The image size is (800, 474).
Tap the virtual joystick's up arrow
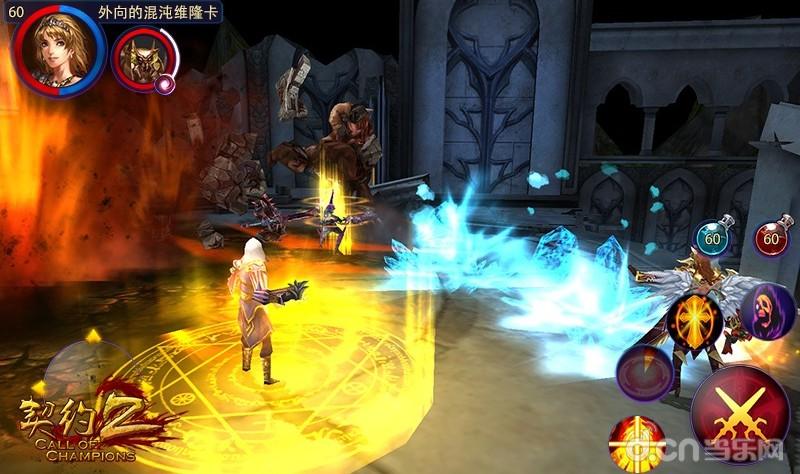click(x=94, y=336)
